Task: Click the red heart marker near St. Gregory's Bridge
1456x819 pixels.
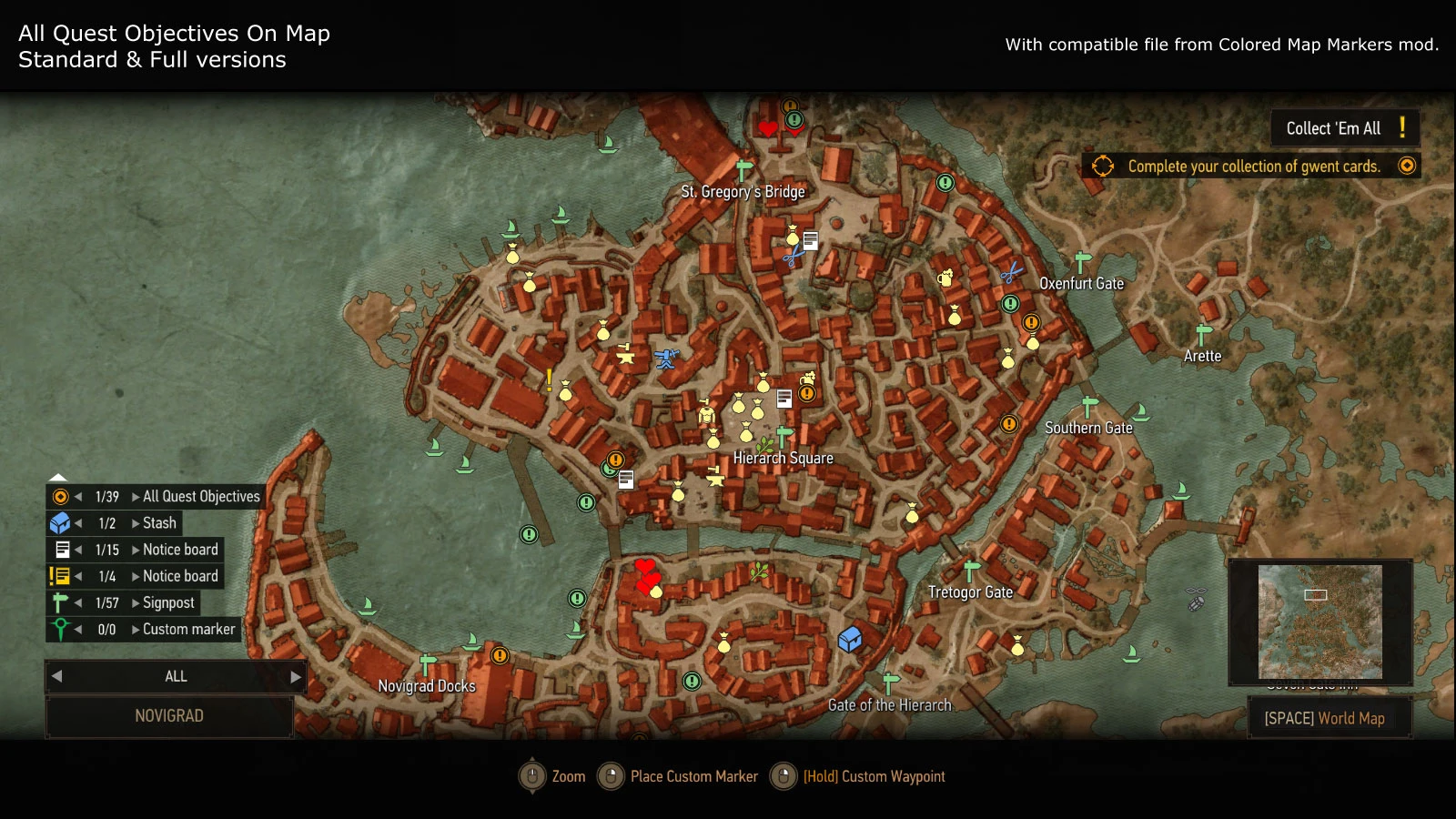Action: click(x=767, y=128)
